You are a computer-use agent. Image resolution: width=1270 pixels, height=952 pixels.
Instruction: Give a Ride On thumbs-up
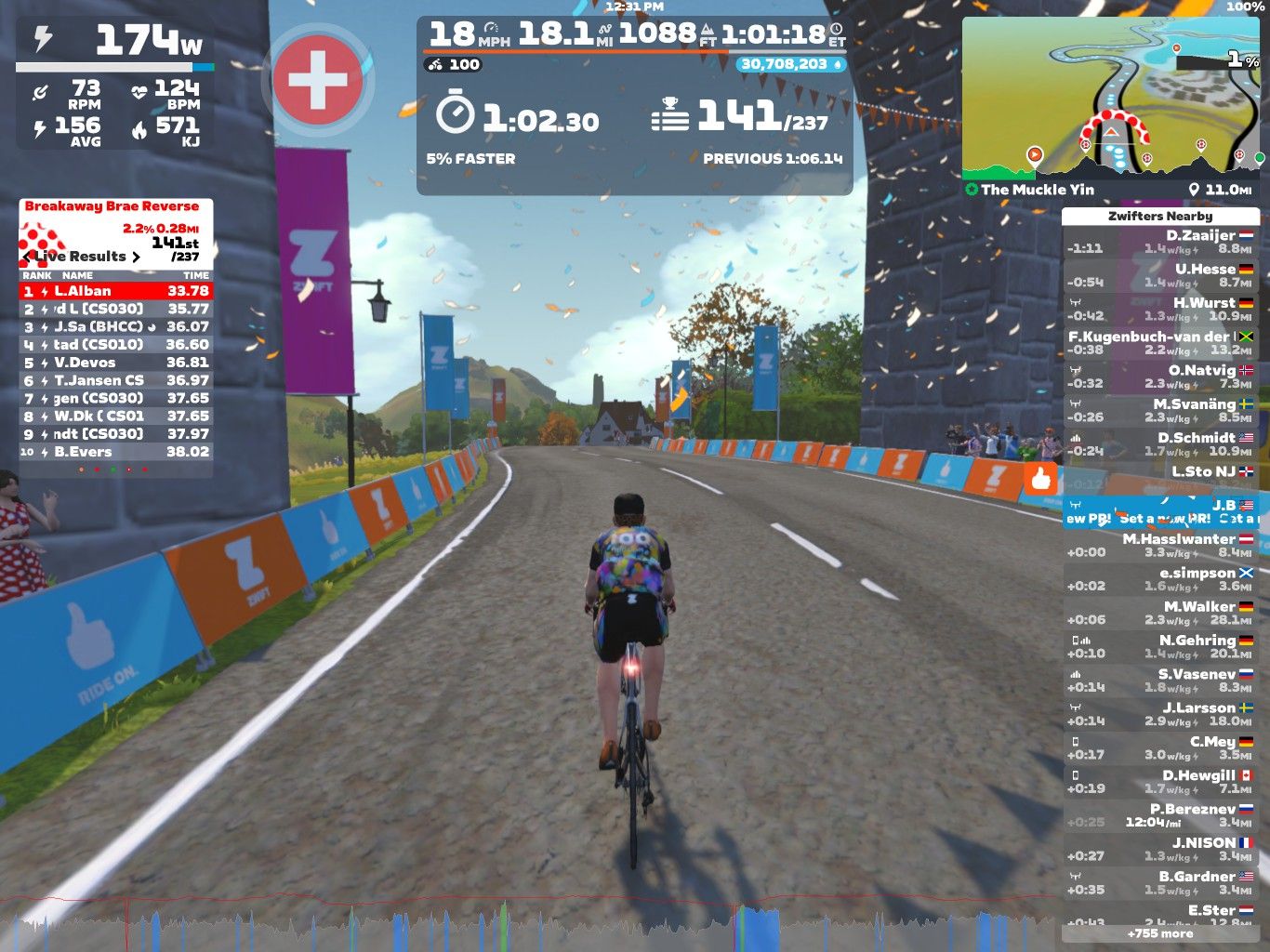pyautogui.click(x=1040, y=479)
